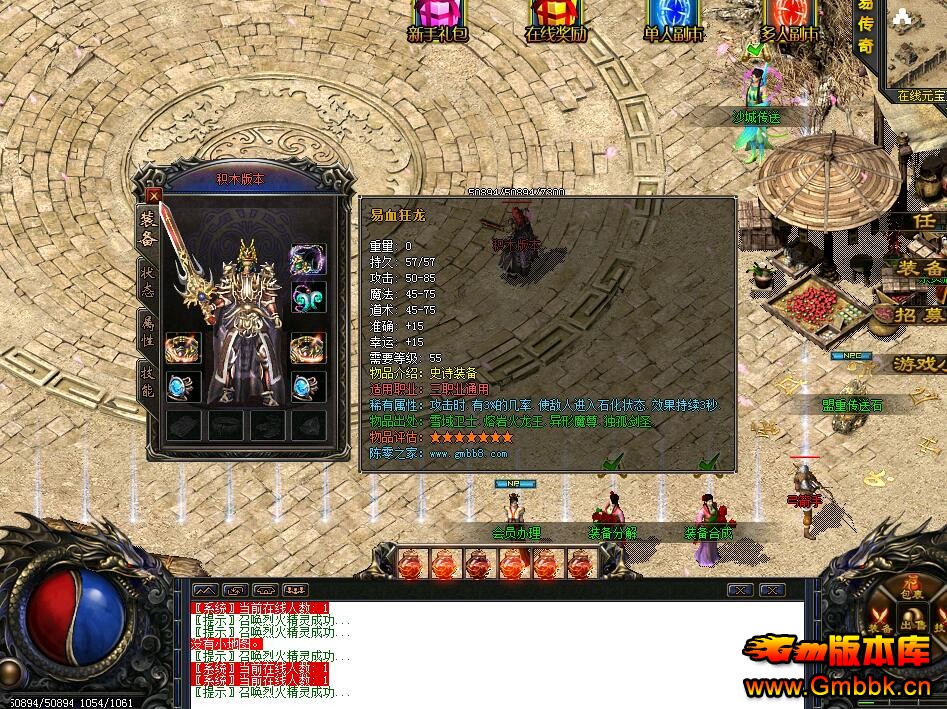This screenshot has width=947, height=709.
Task: Close the character equipment panel
Action: [x=153, y=196]
